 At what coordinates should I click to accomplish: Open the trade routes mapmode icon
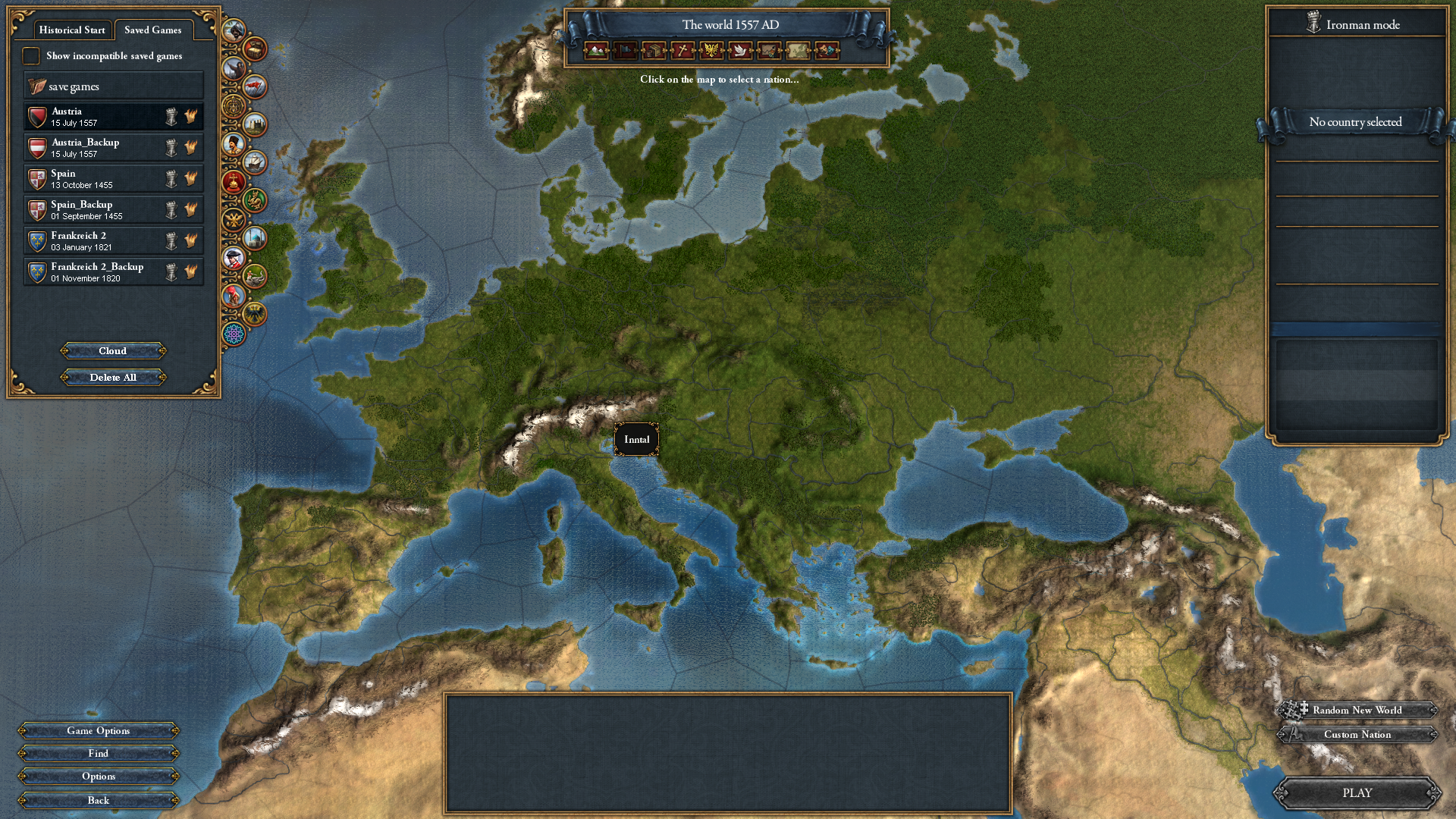[768, 52]
